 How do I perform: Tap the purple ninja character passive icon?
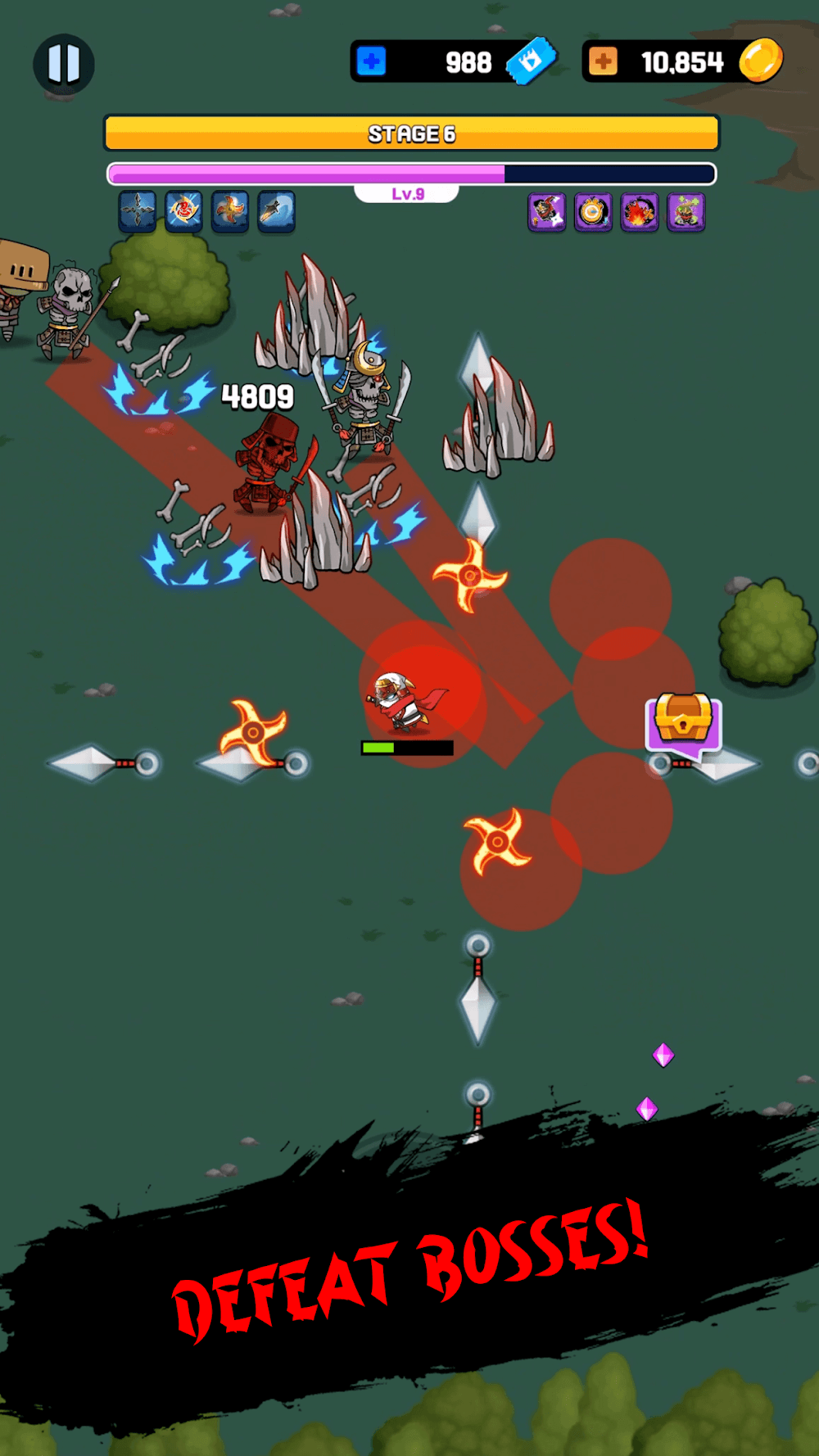[x=547, y=213]
